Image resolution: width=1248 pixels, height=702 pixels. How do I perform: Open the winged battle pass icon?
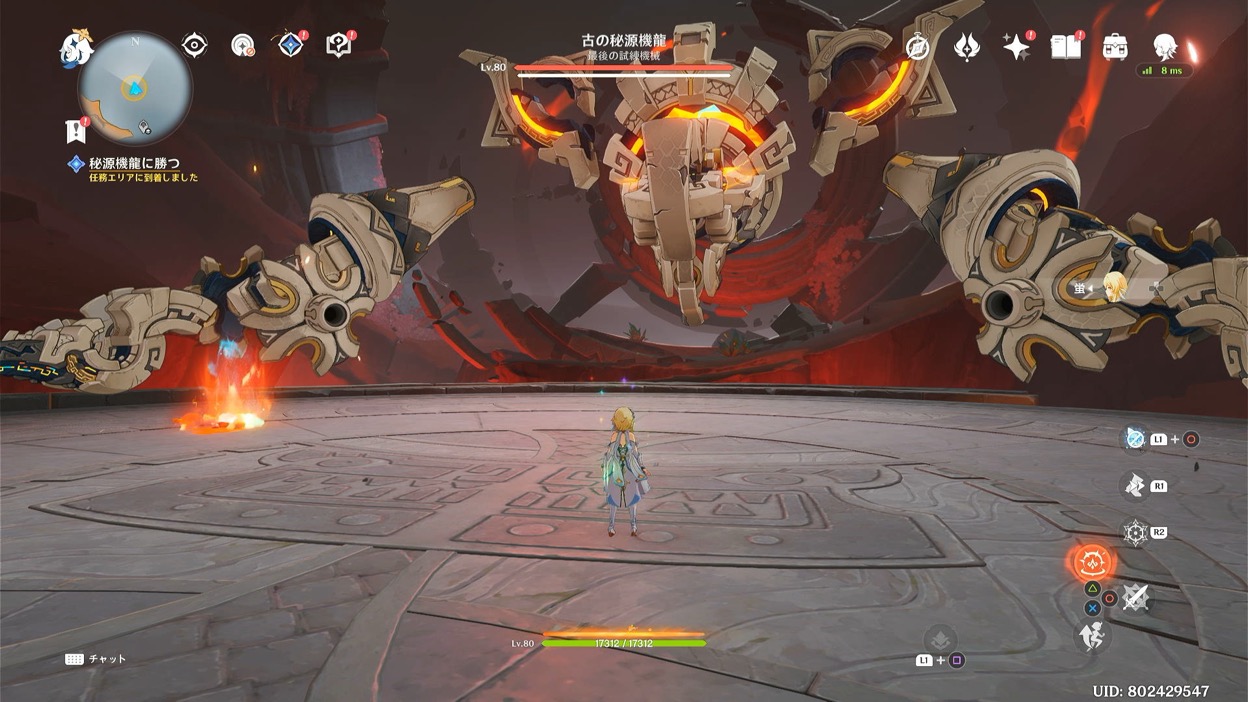(x=967, y=46)
